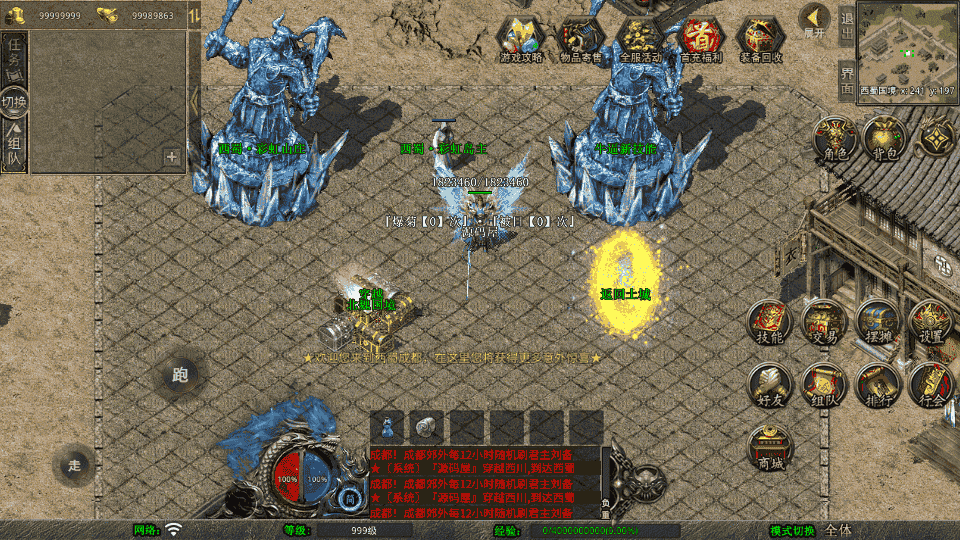
Task: Open the 交易 trade menu
Action: point(825,322)
